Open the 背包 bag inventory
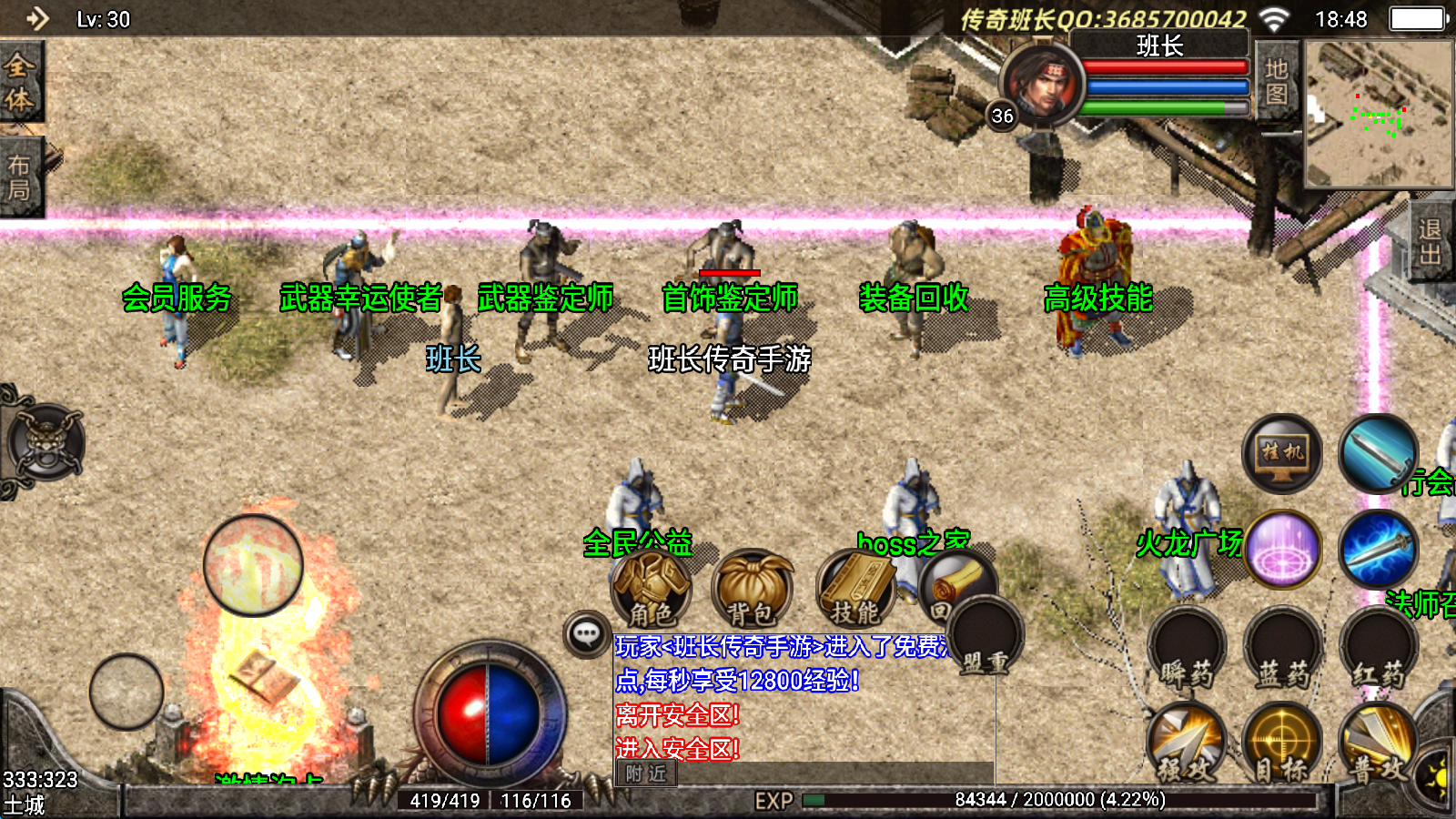Viewport: 1456px width, 819px height. tap(752, 589)
